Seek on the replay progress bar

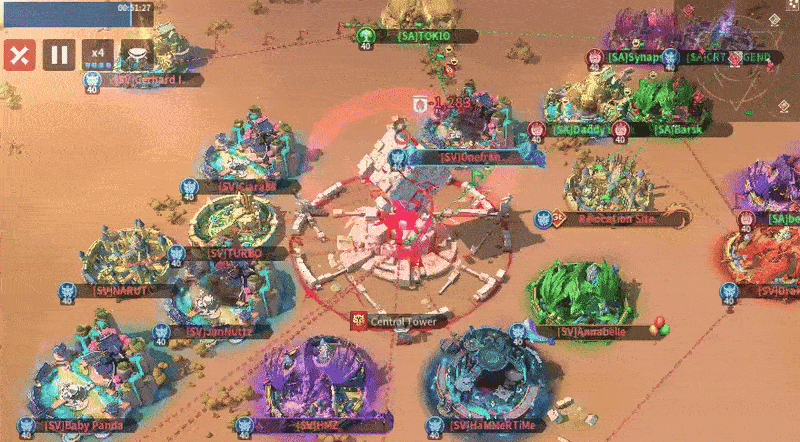[77, 13]
